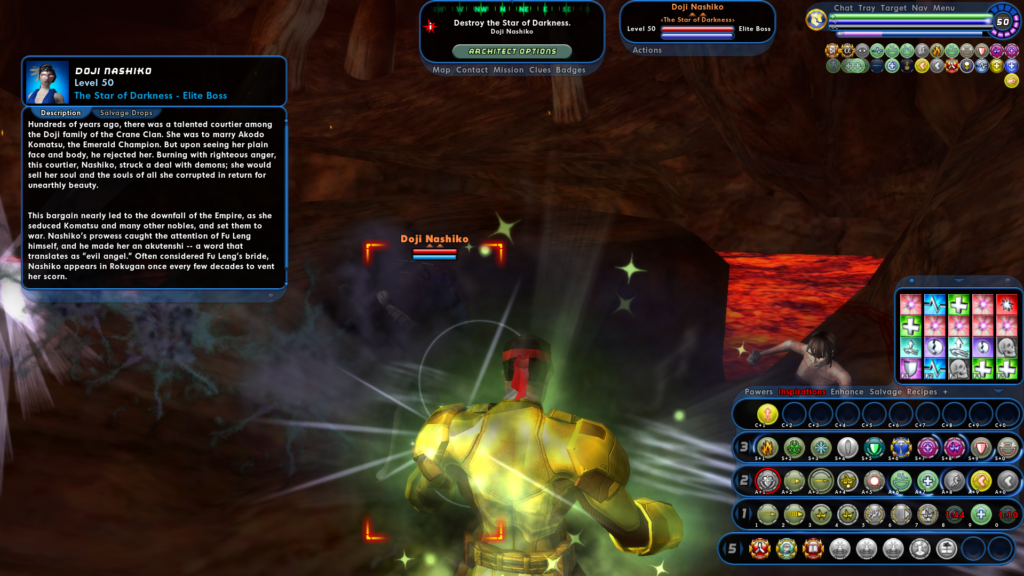Open the Recipes tab
This screenshot has width=1024, height=576.
click(x=921, y=392)
